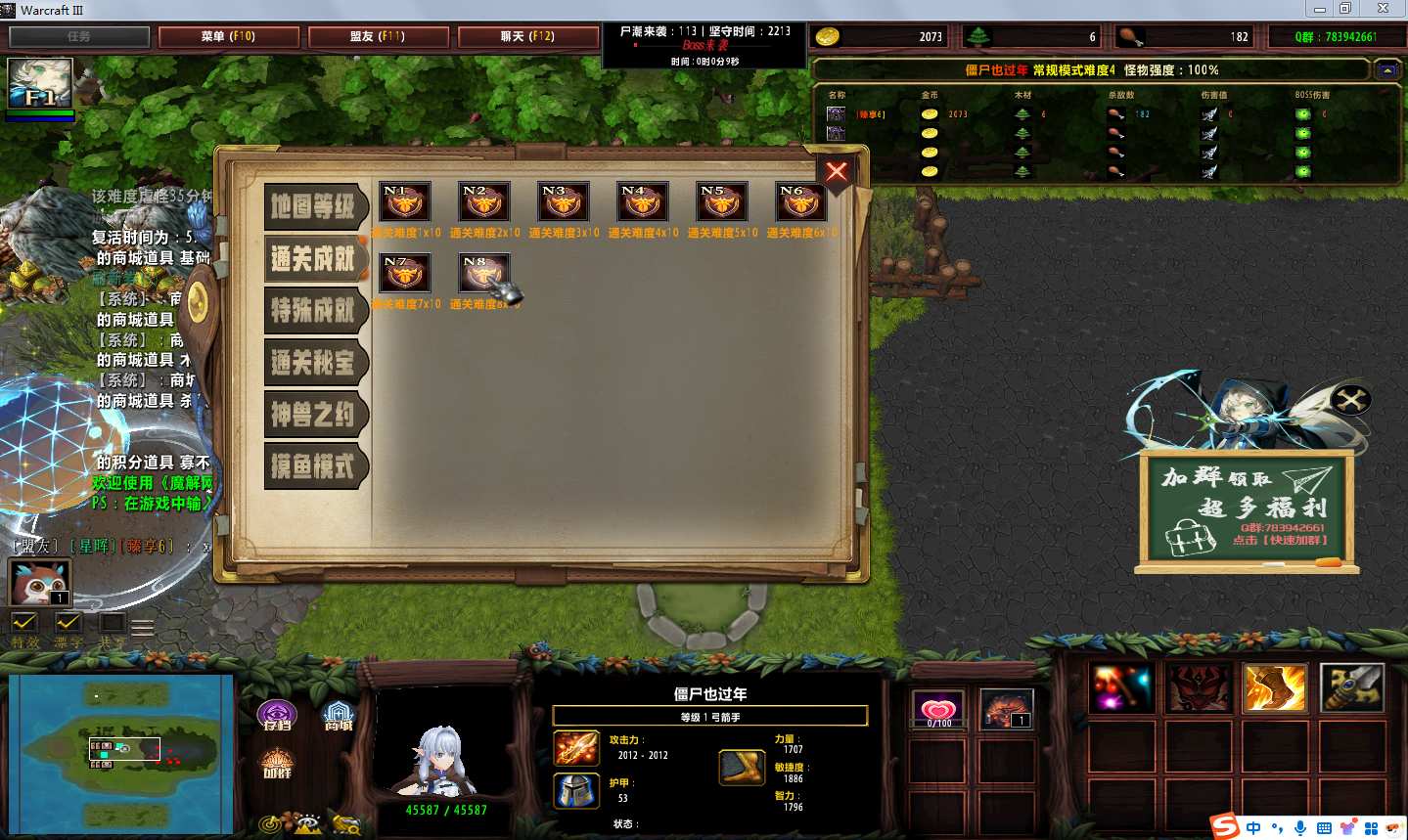Image resolution: width=1408 pixels, height=840 pixels.
Task: Select the pink heart item slot
Action: [x=937, y=709]
